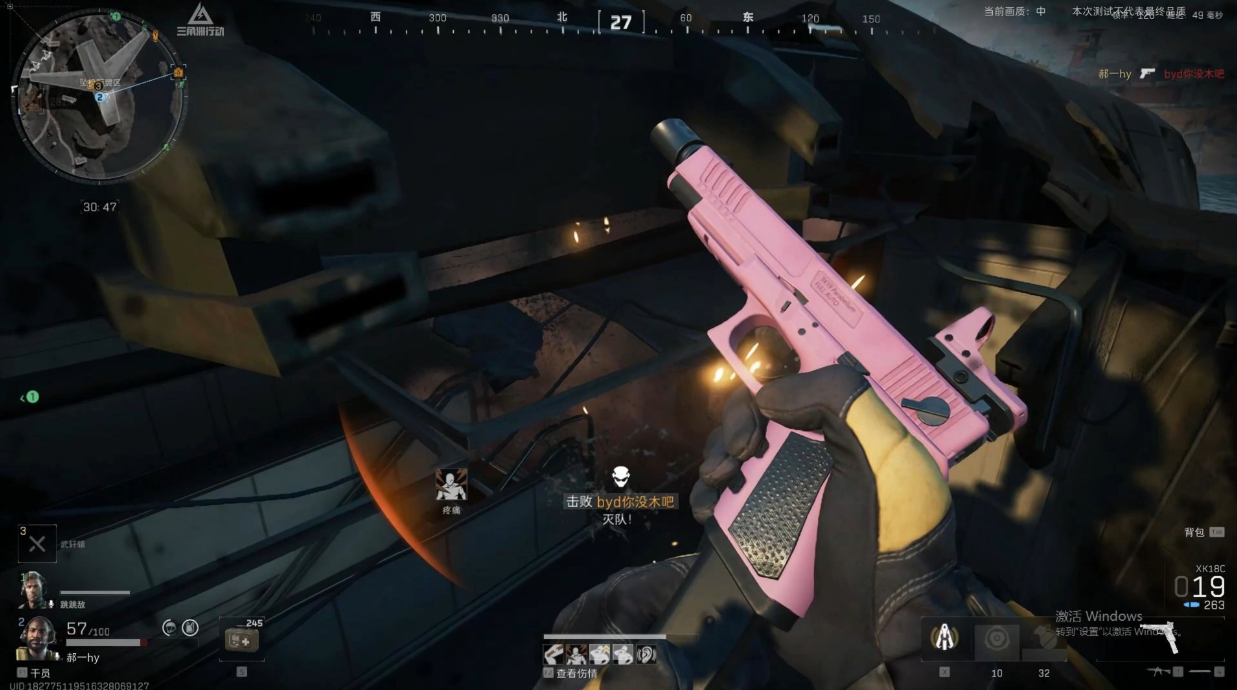1237x690 pixels.
Task: Click own operator portrait 郝一hy
Action: pos(37,634)
